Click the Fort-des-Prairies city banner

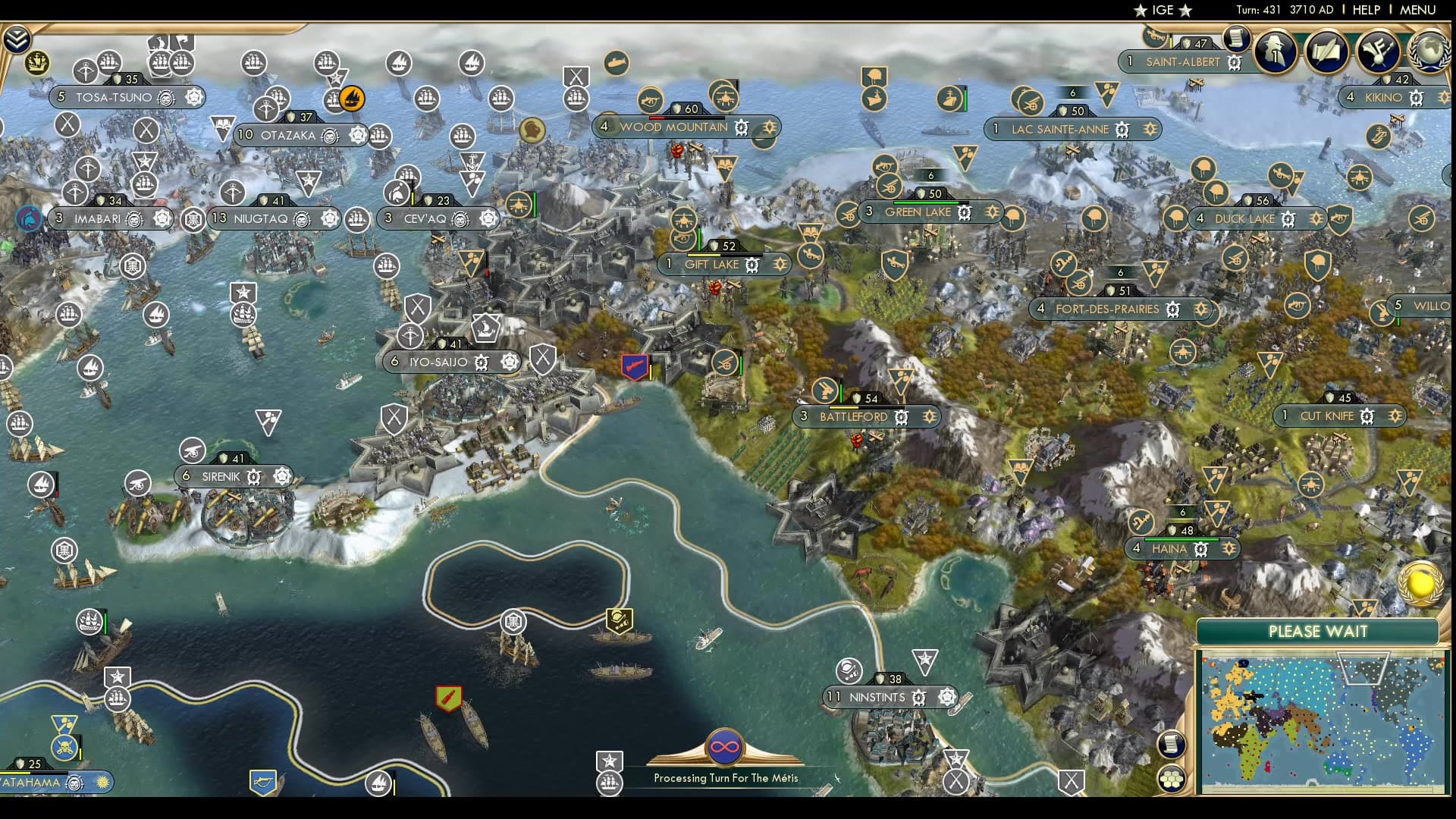click(1106, 309)
